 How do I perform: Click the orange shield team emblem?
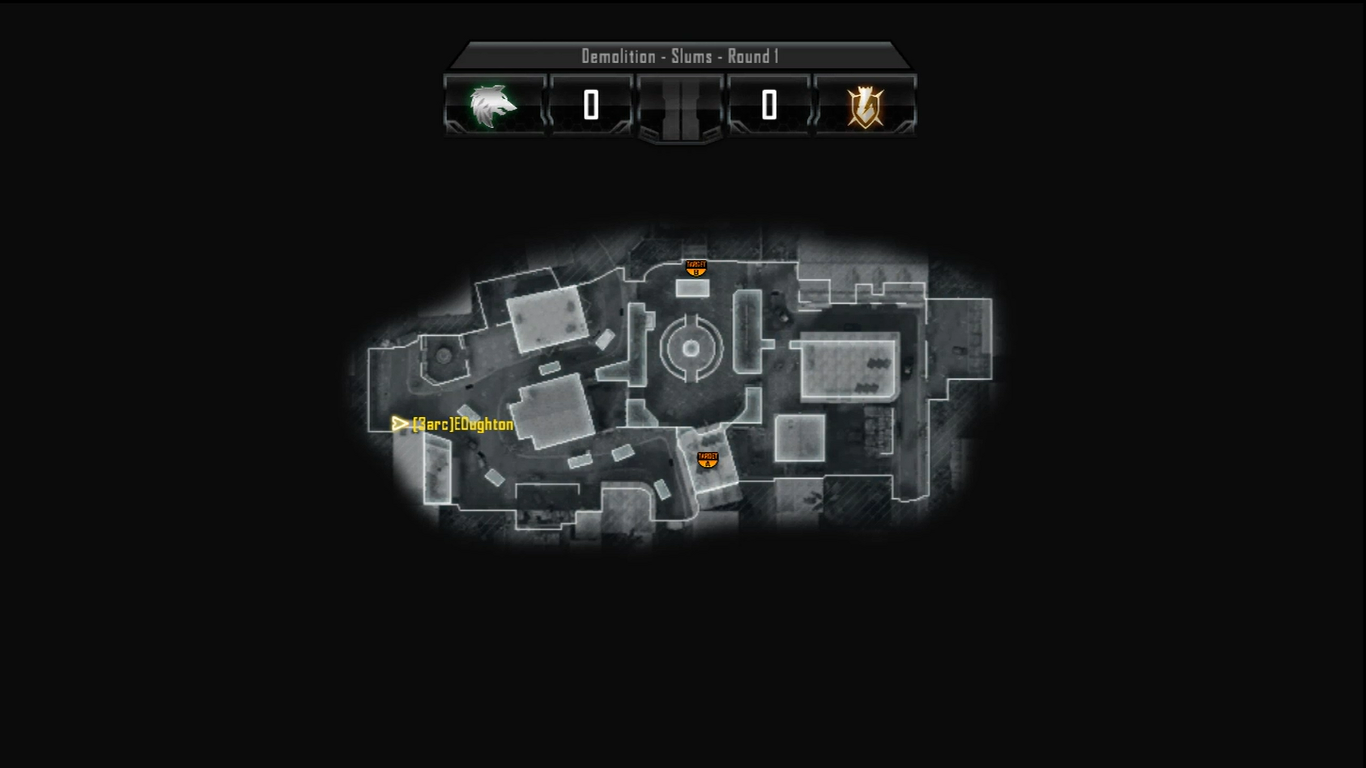point(865,106)
